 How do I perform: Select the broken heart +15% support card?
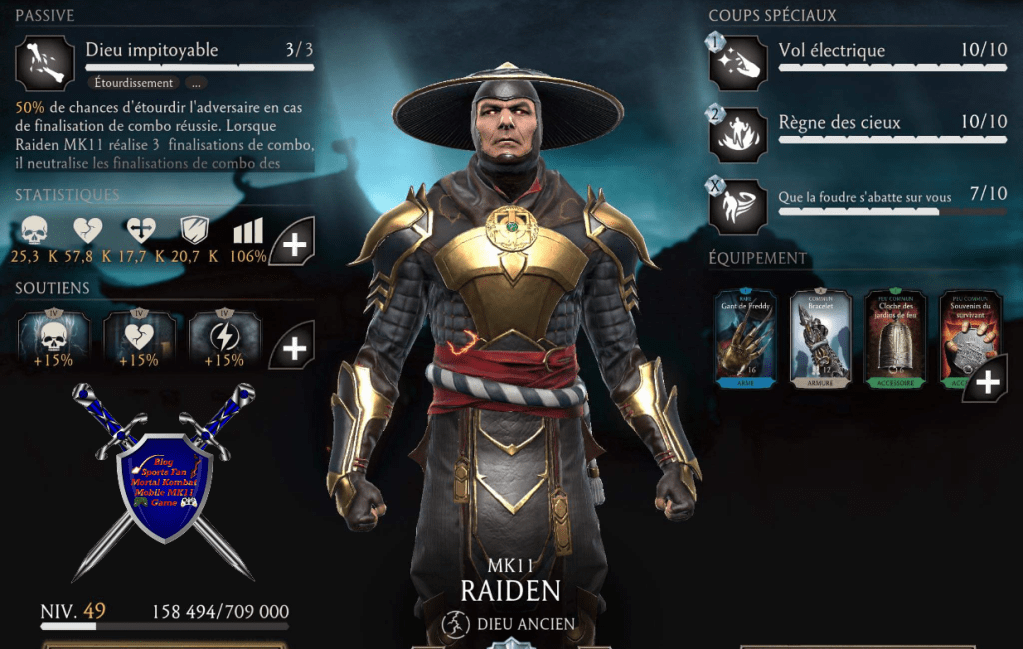coord(139,341)
